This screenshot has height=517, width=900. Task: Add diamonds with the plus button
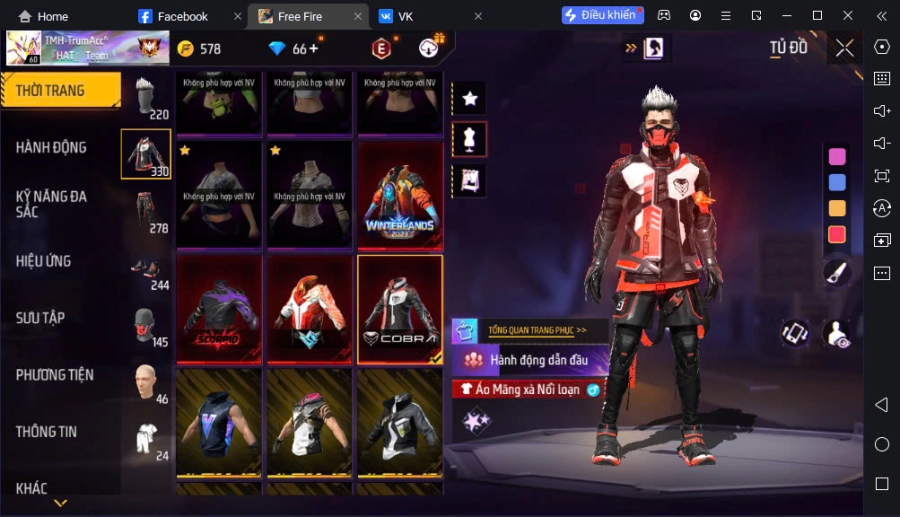tap(314, 48)
